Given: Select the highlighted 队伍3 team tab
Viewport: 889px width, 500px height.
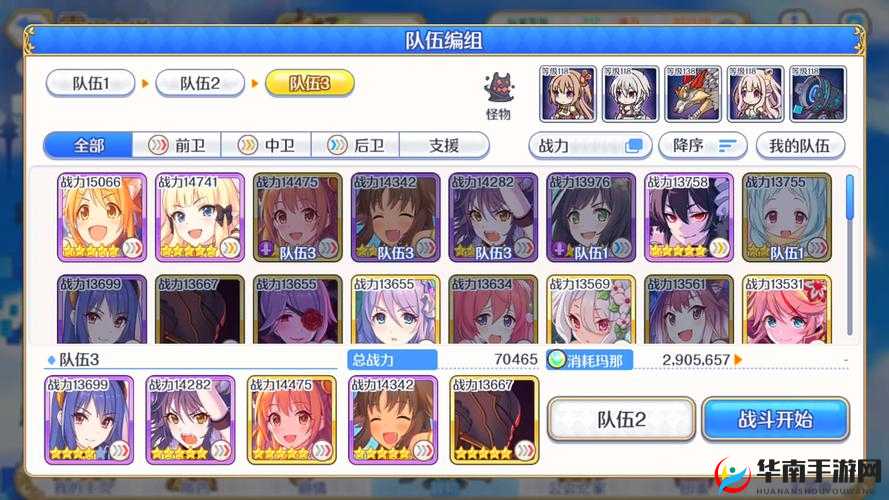Looking at the screenshot, I should pyautogui.click(x=309, y=83).
